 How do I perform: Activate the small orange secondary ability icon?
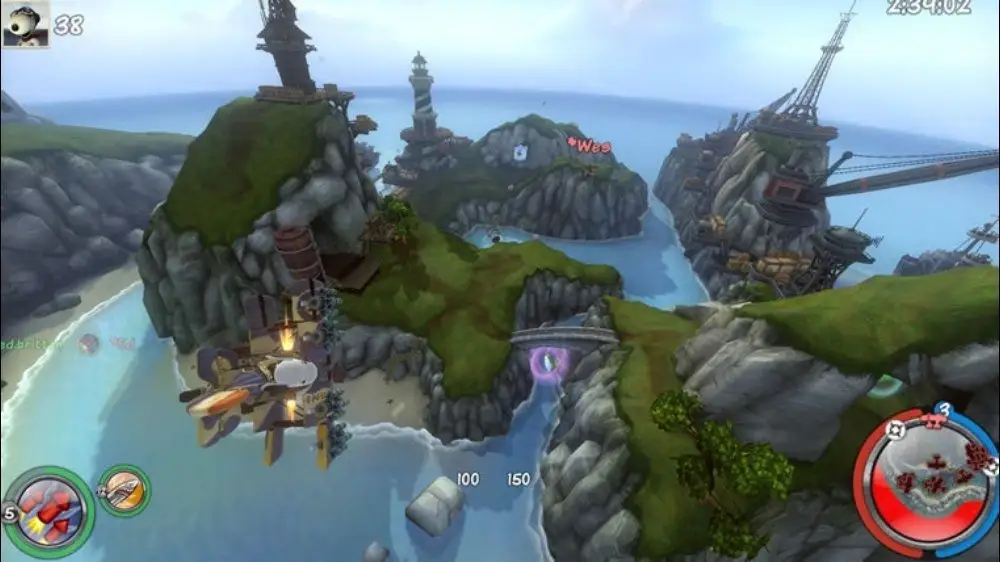(x=124, y=490)
